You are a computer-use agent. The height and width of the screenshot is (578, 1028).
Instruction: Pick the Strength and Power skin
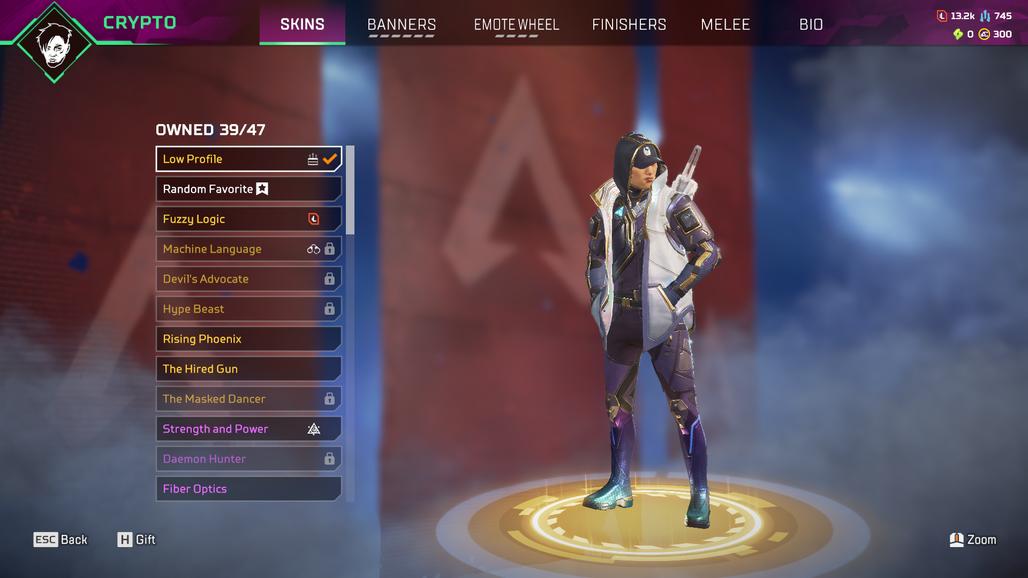point(248,429)
